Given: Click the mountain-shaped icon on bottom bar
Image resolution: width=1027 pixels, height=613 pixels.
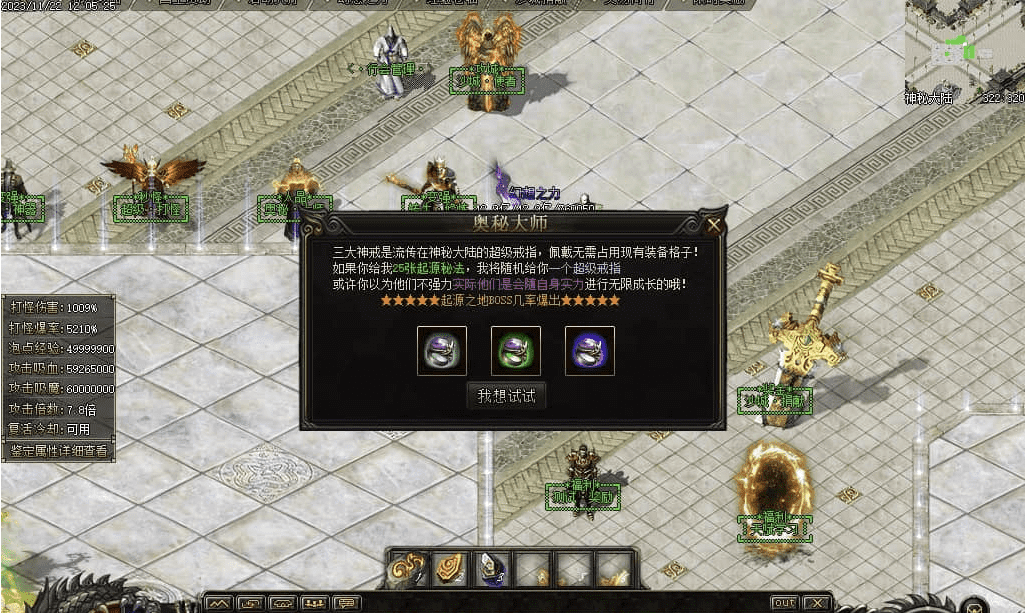Looking at the screenshot, I should pyautogui.click(x=220, y=603).
